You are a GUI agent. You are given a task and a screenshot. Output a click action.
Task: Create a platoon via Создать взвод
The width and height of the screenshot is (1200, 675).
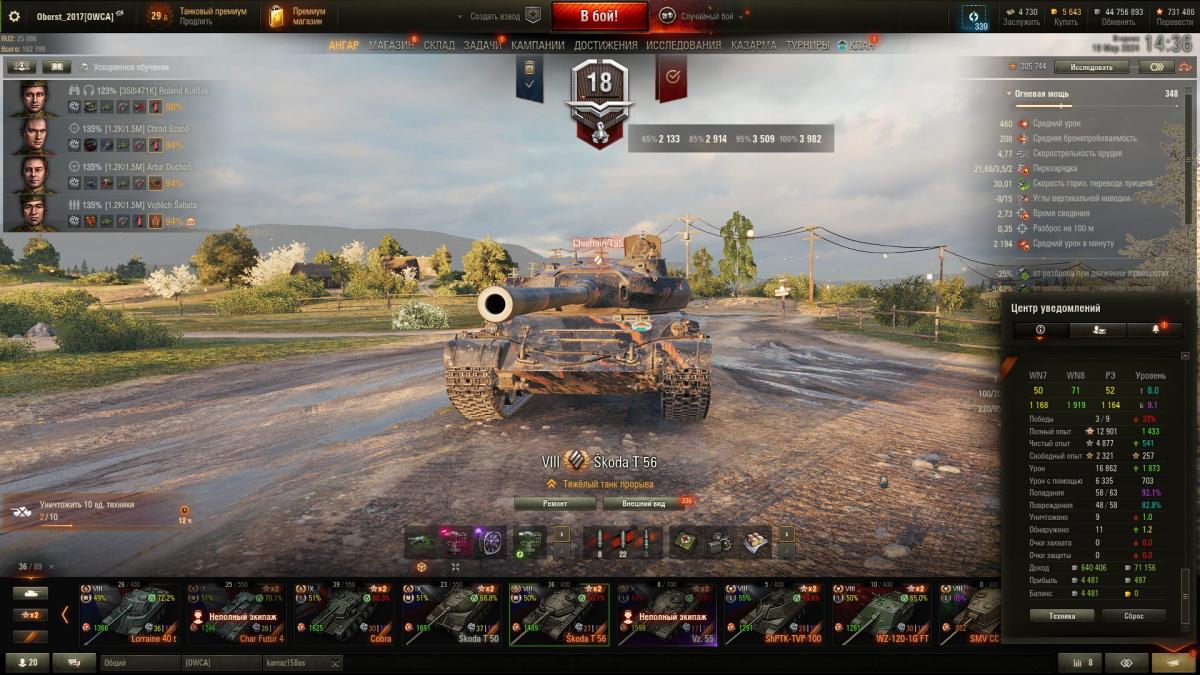click(x=498, y=17)
